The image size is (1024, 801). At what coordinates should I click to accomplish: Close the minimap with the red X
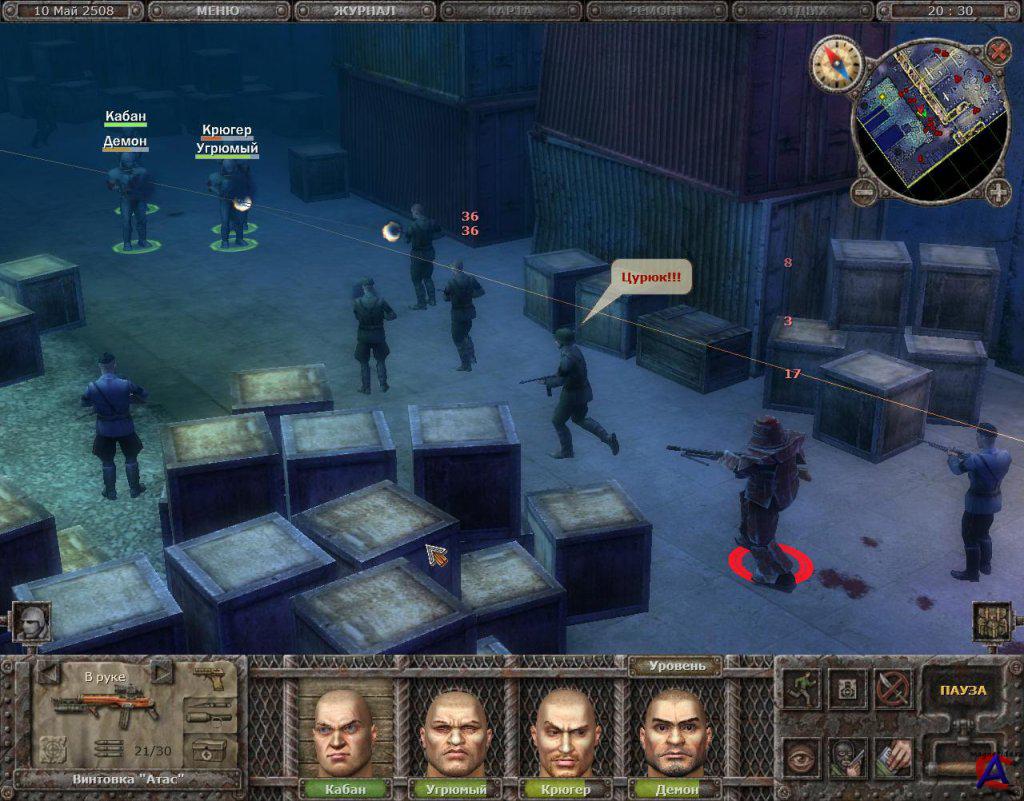point(998,49)
